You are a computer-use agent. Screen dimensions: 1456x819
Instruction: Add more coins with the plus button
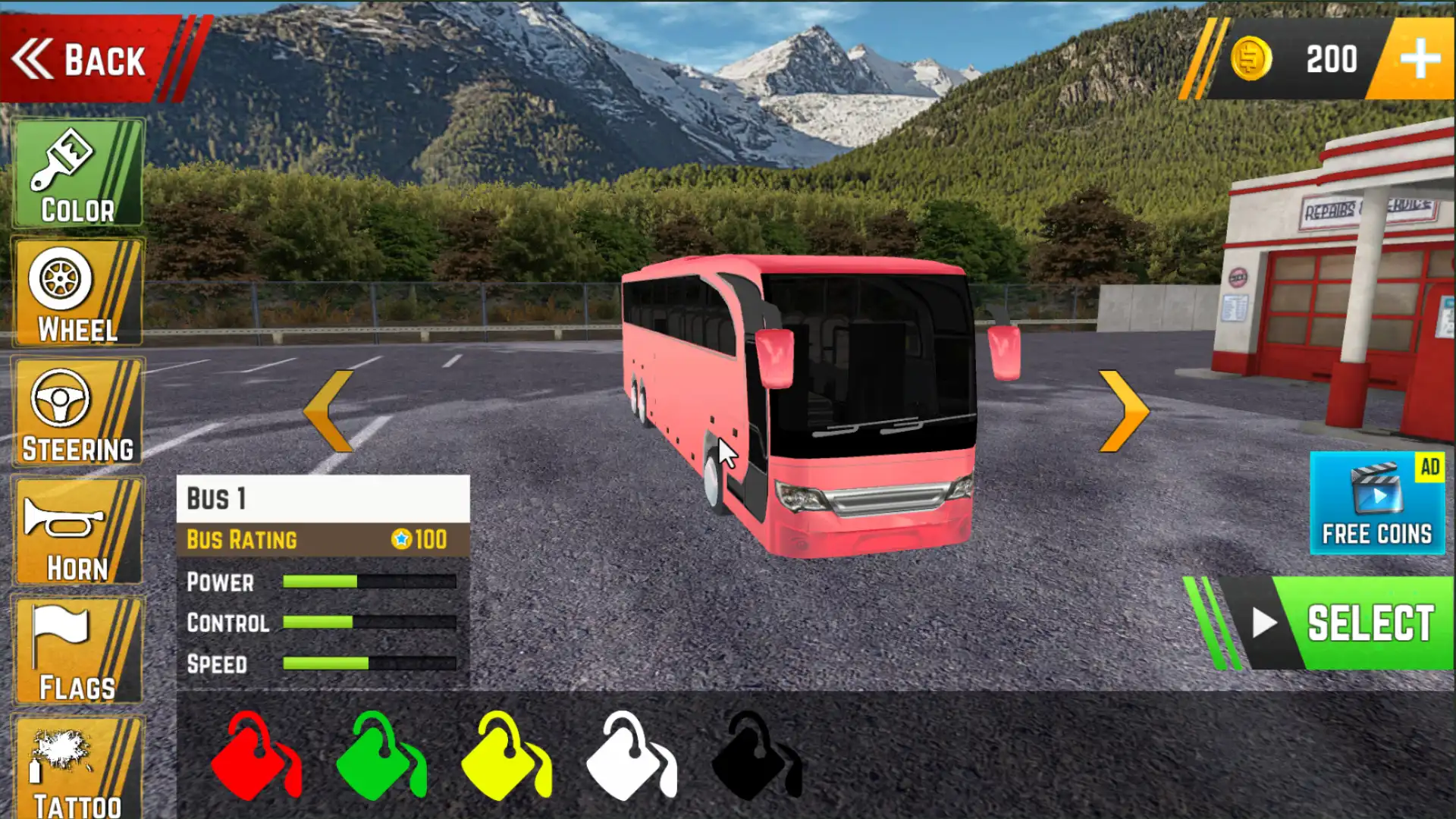point(1419,59)
